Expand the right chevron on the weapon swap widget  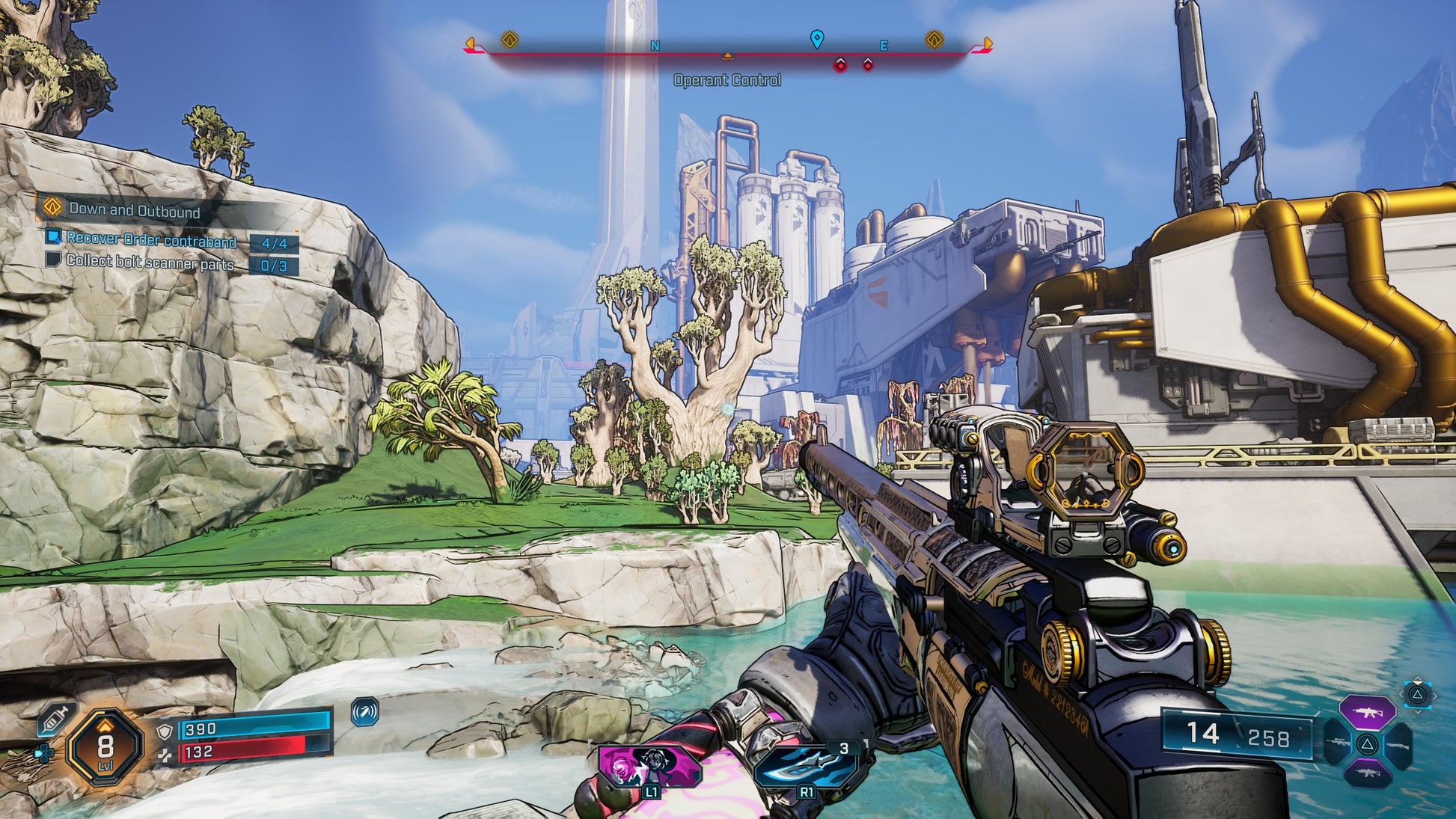[x=1435, y=696]
